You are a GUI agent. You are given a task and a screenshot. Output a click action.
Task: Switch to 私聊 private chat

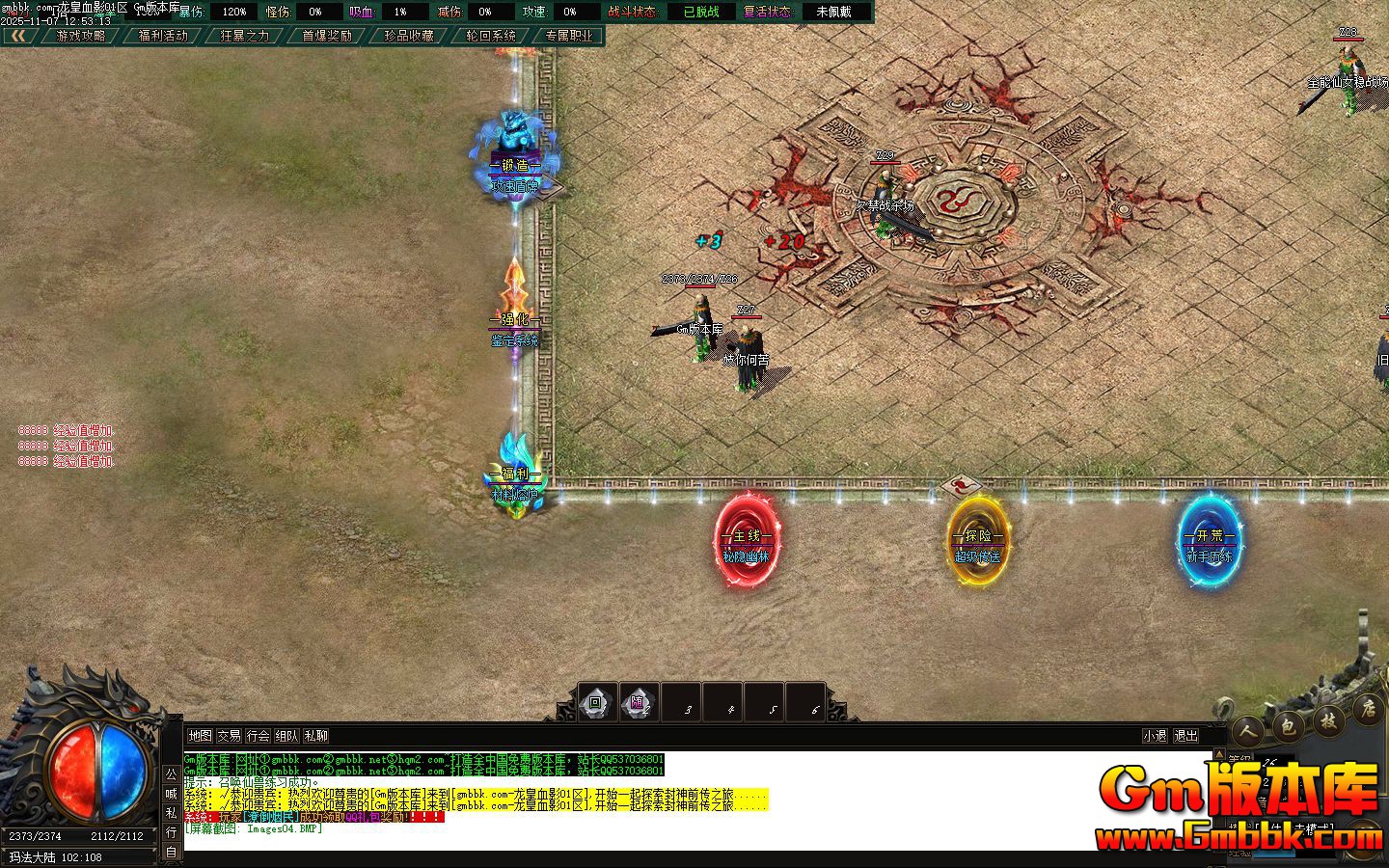tap(315, 736)
